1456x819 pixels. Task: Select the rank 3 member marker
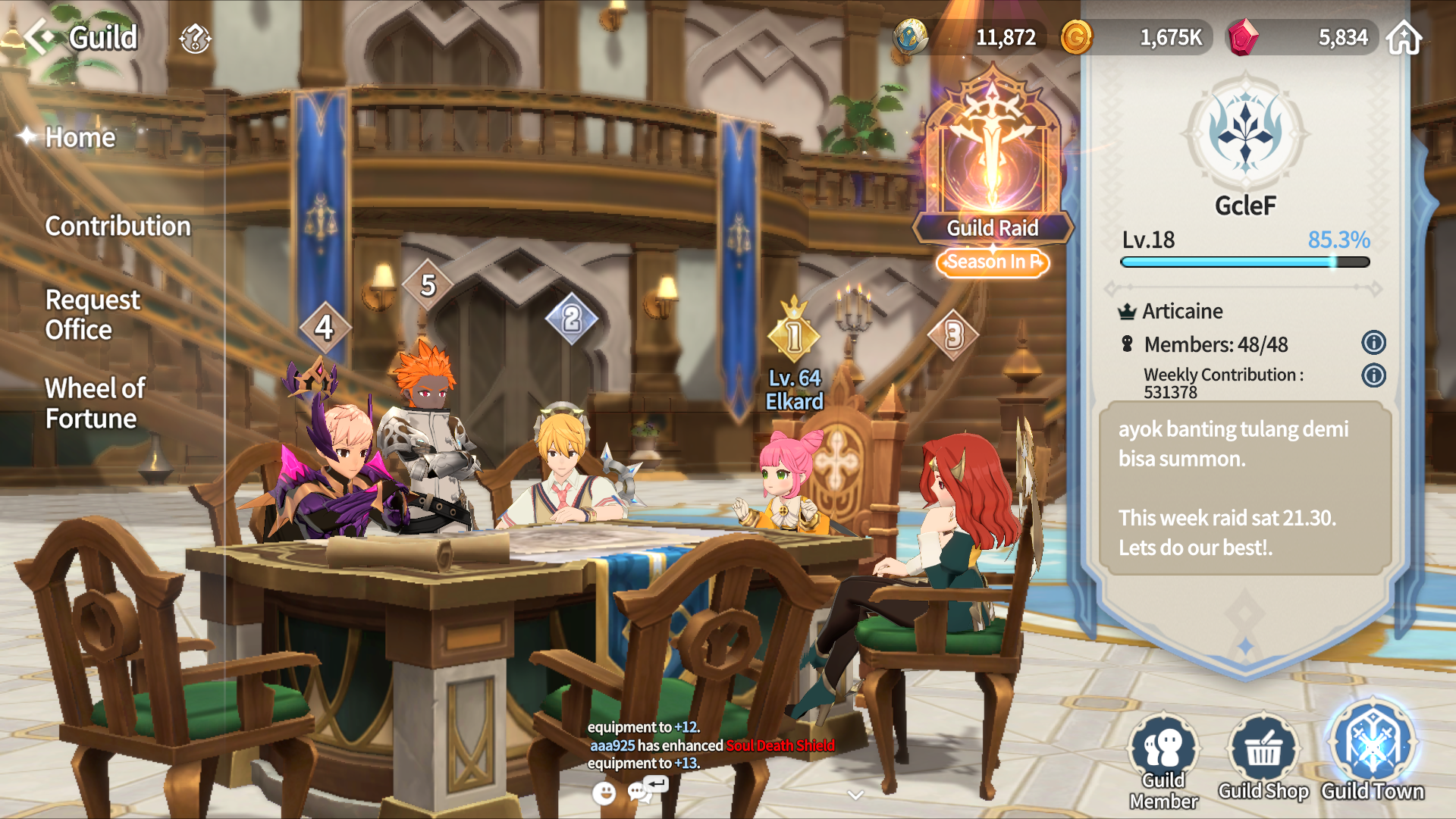(x=954, y=334)
